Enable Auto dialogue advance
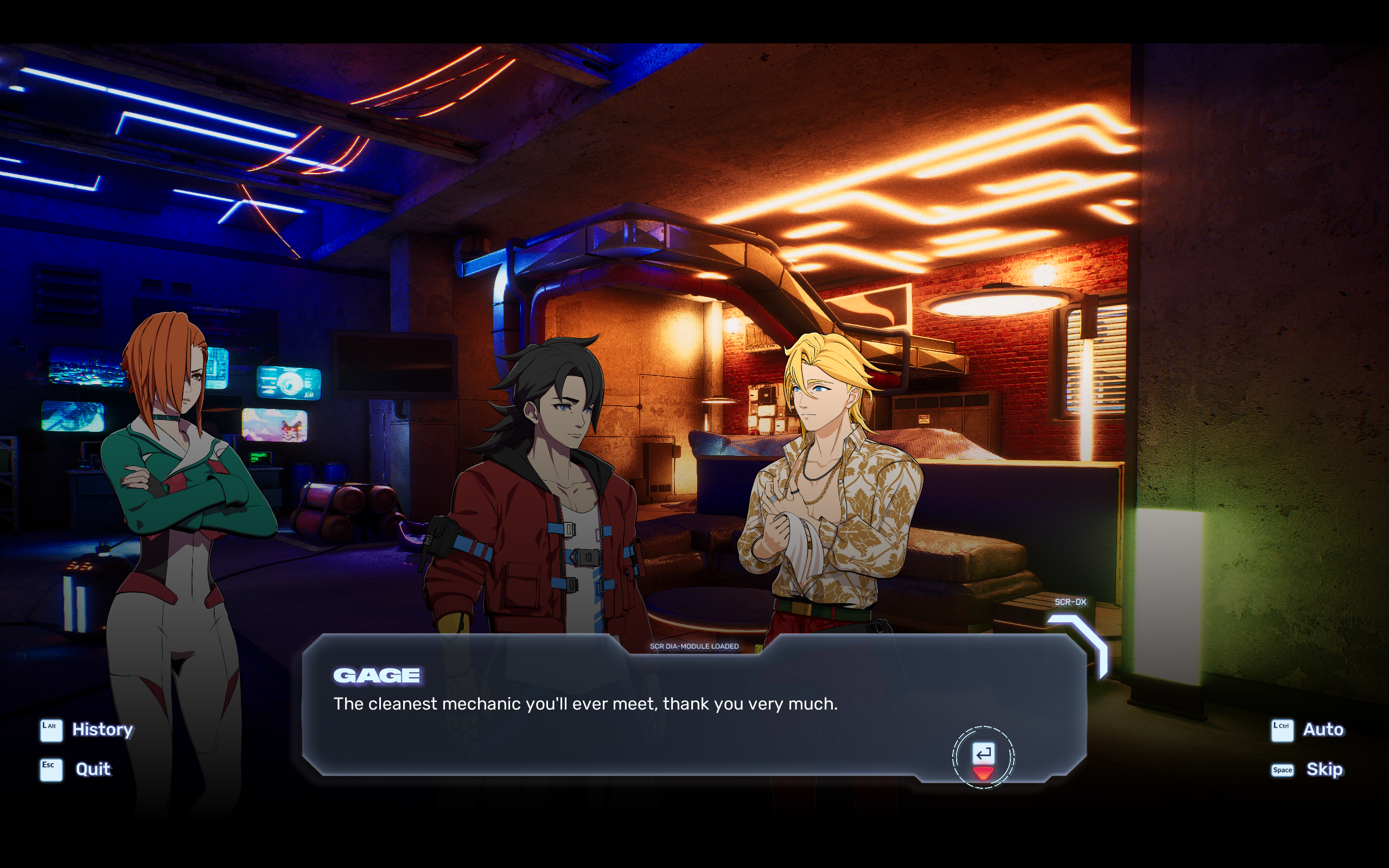1389x868 pixels. (1322, 730)
